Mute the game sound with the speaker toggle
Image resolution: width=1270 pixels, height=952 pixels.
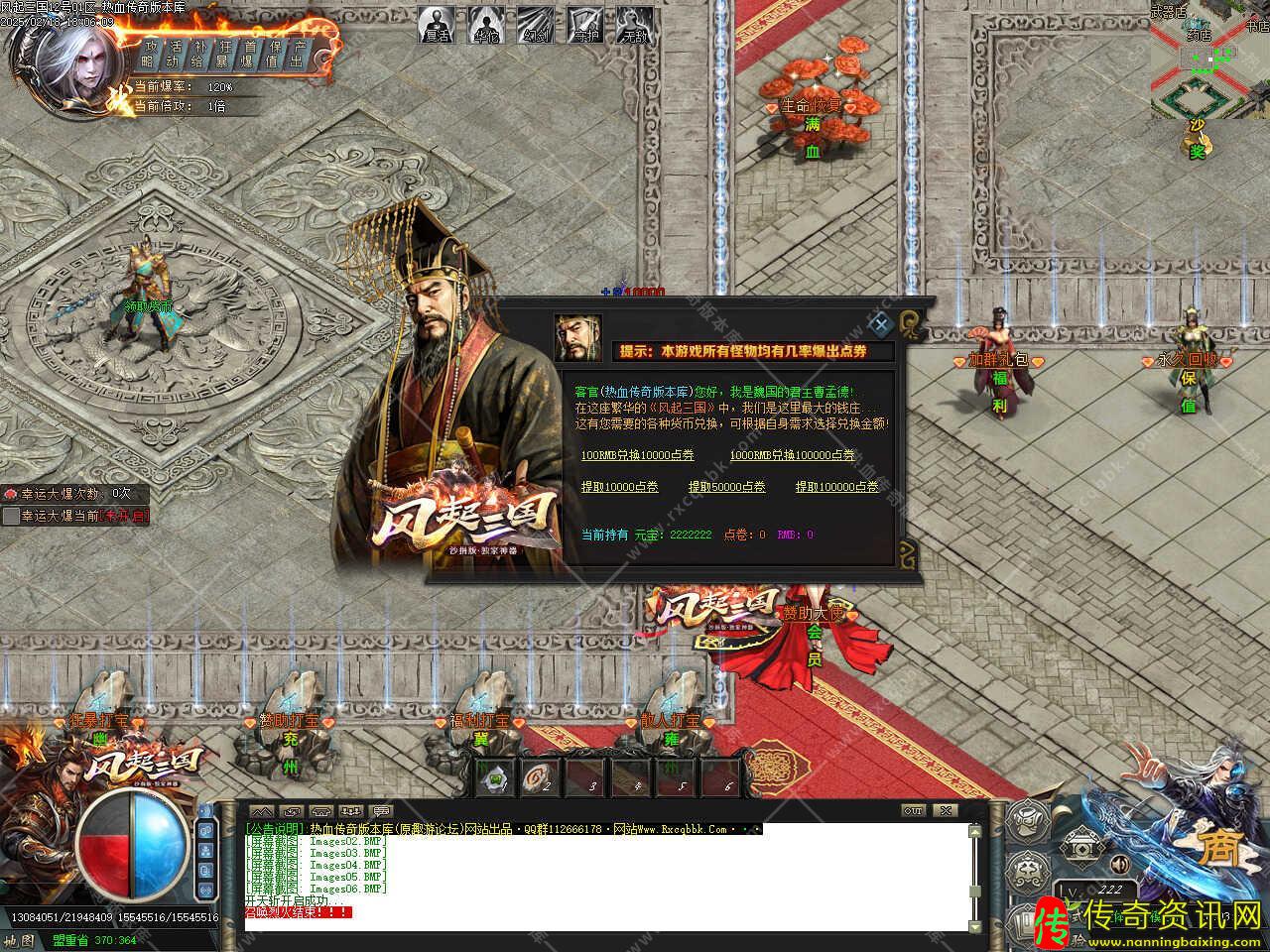[x=1119, y=864]
